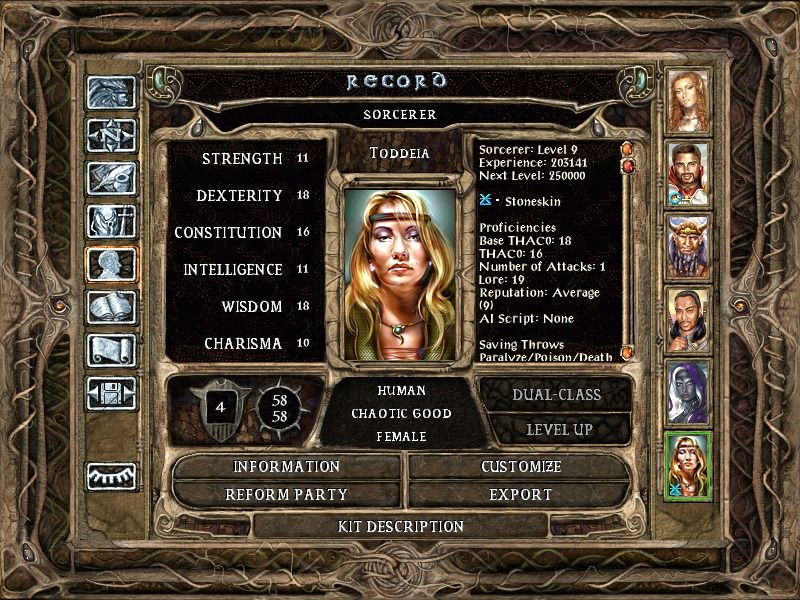Screen dimensions: 800x600
Task: Choose Reform Party
Action: coord(286,494)
